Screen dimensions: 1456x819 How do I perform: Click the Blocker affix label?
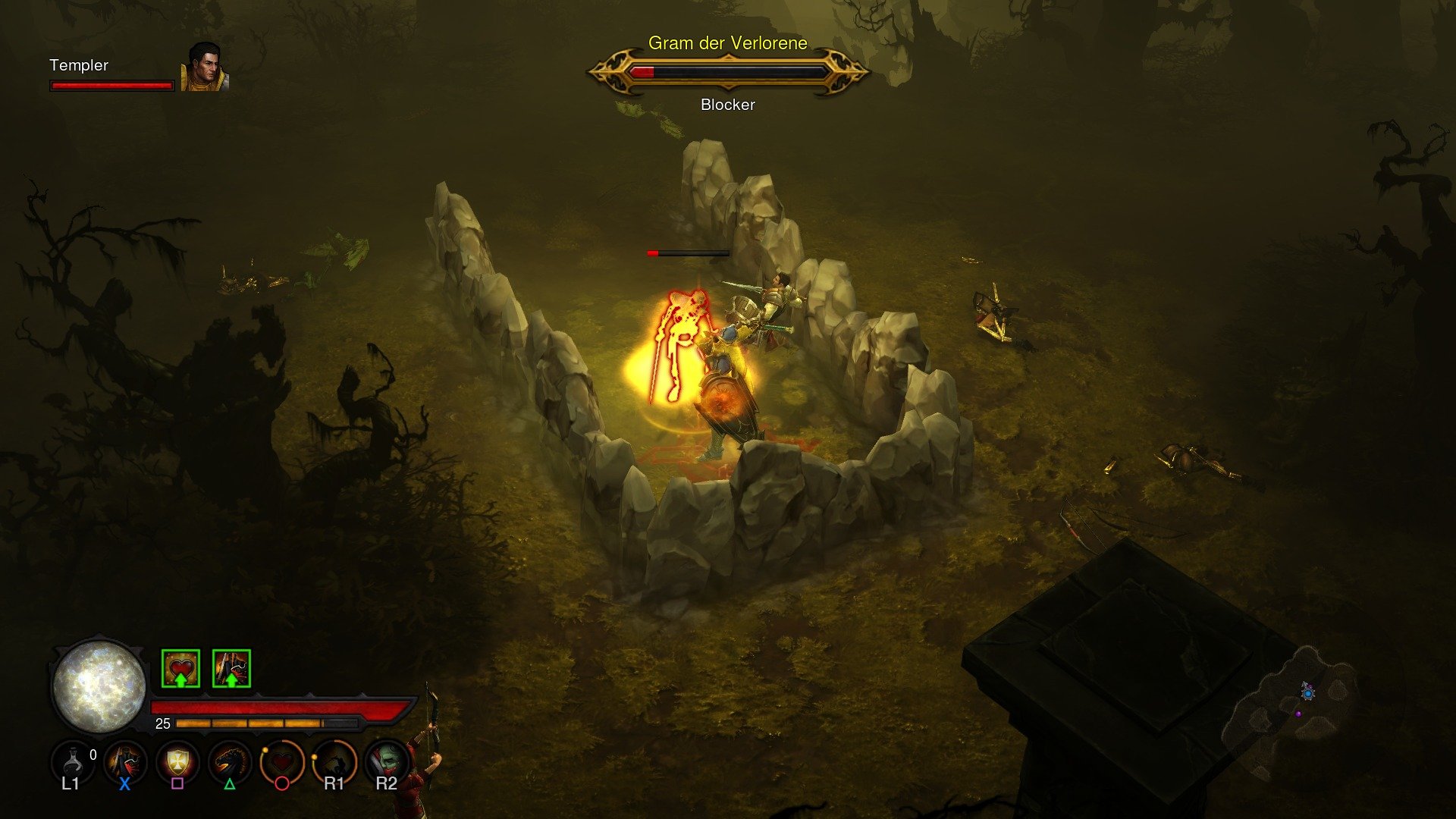pyautogui.click(x=726, y=104)
